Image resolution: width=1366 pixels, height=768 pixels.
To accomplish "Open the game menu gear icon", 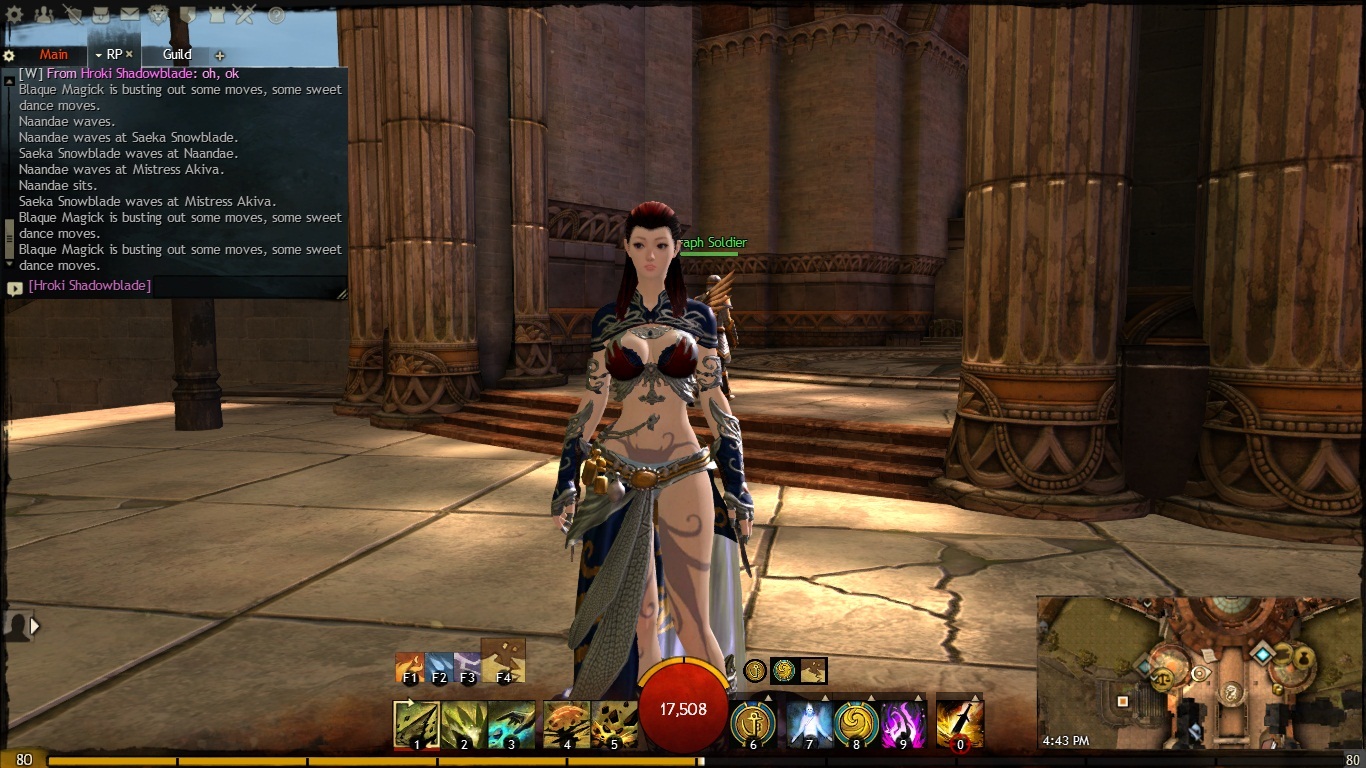I will coord(14,15).
